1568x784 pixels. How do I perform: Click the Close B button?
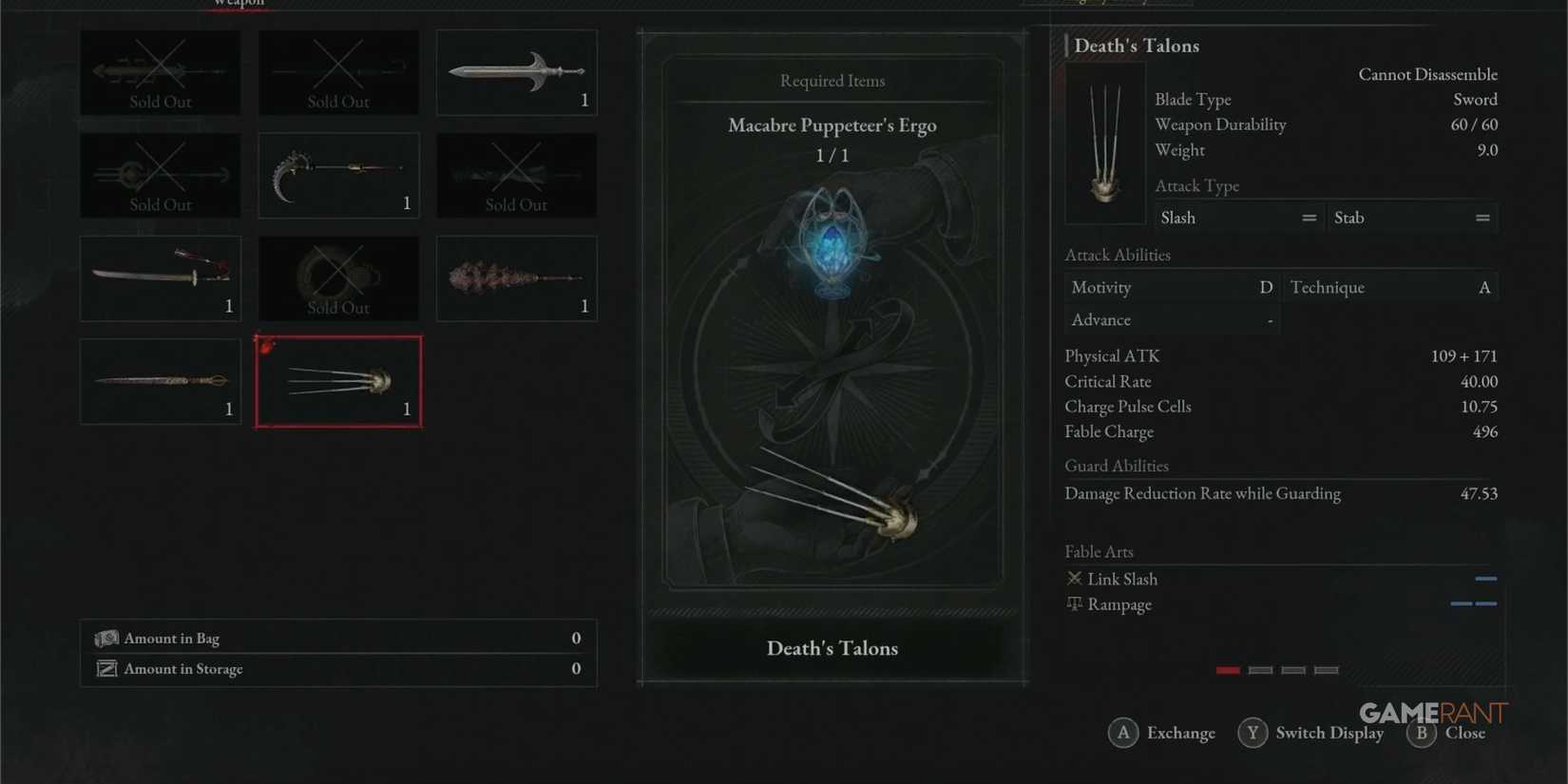[x=1422, y=733]
